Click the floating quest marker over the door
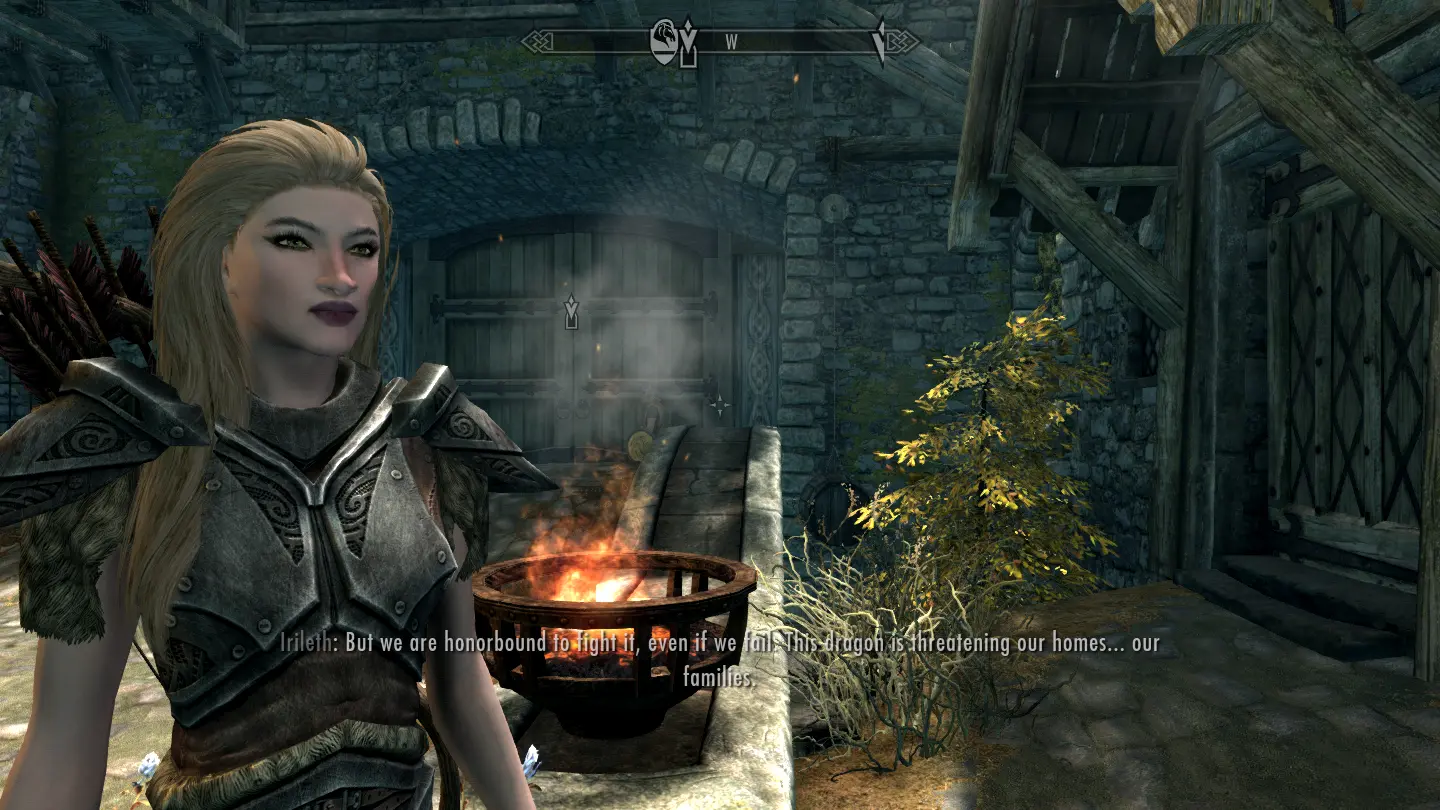This screenshot has width=1440, height=810. [x=571, y=311]
